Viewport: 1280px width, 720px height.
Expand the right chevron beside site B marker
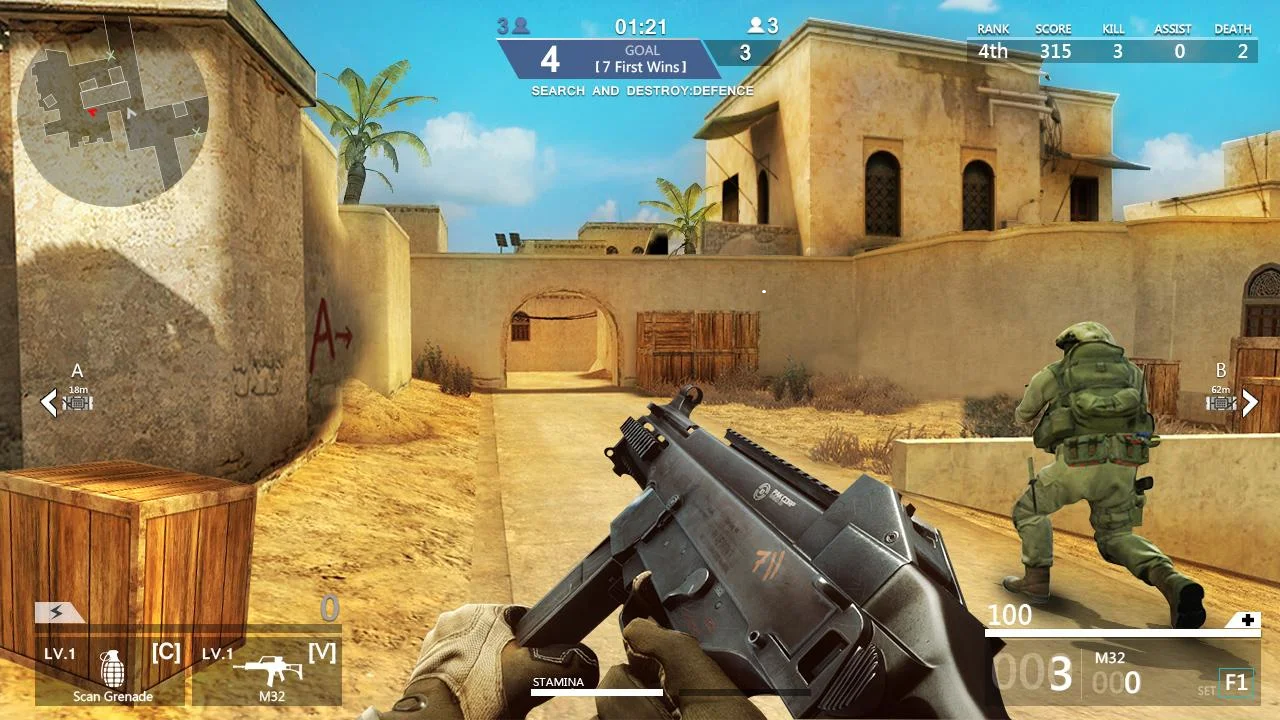click(x=1249, y=403)
